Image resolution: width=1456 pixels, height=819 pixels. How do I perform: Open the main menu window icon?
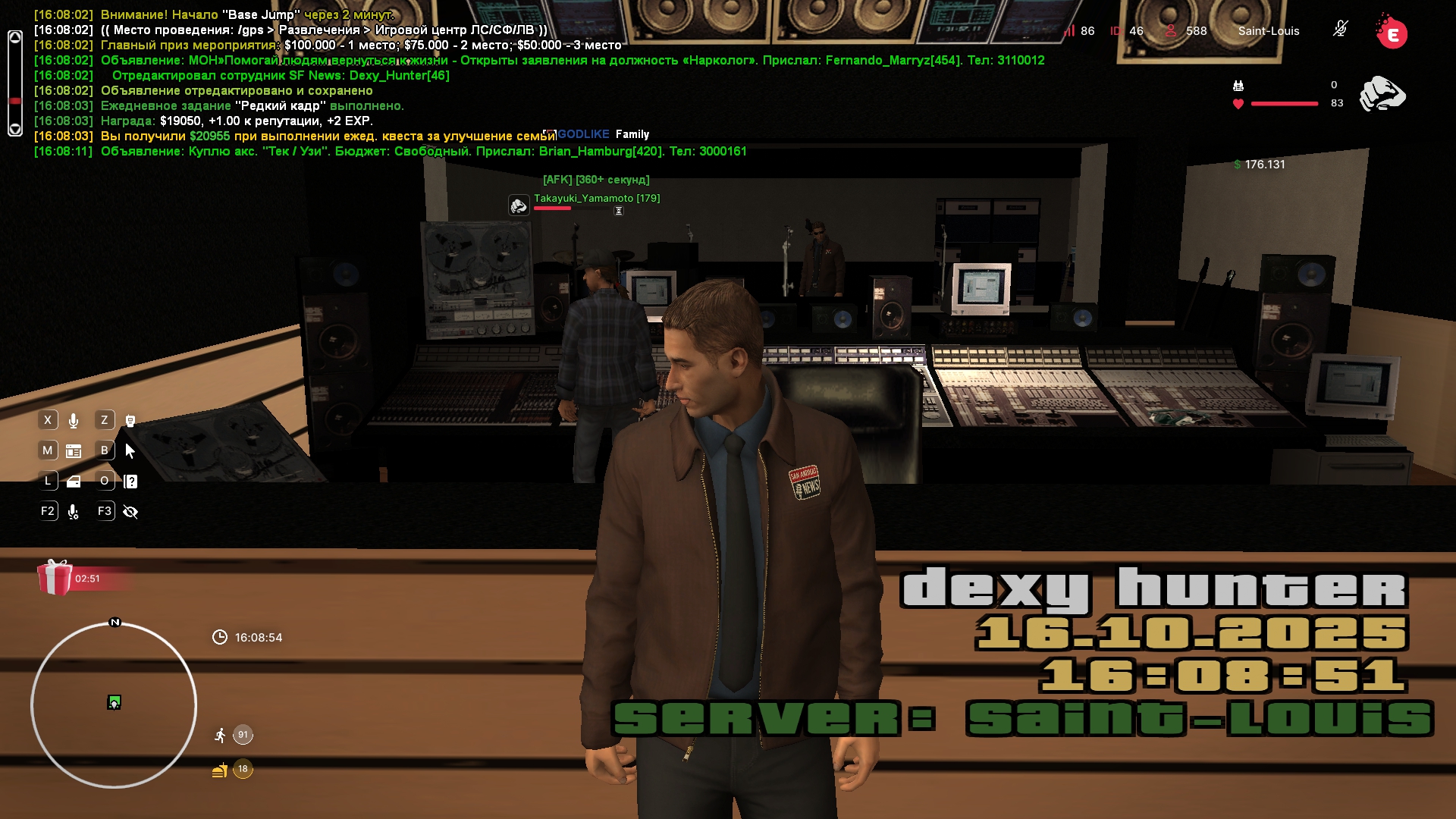tap(74, 451)
